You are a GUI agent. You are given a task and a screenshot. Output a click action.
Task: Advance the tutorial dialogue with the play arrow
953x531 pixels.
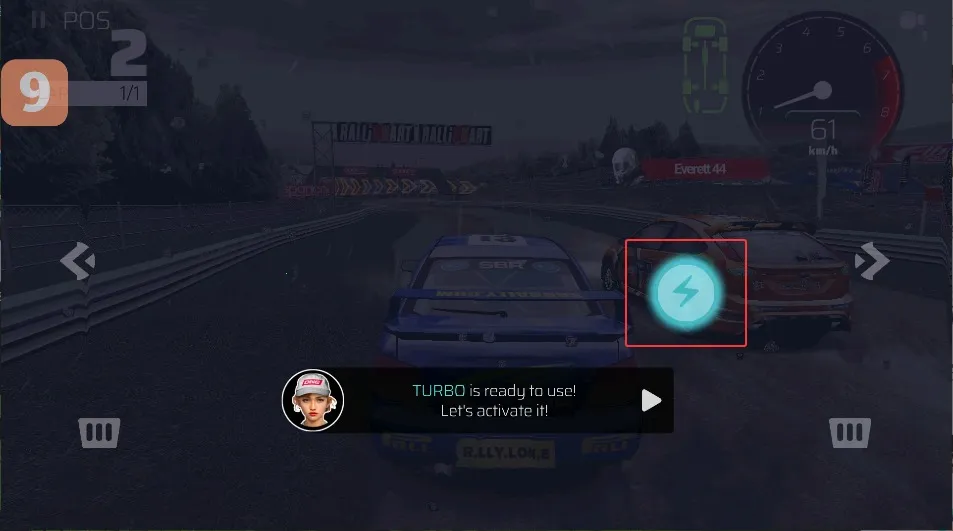[x=651, y=400]
